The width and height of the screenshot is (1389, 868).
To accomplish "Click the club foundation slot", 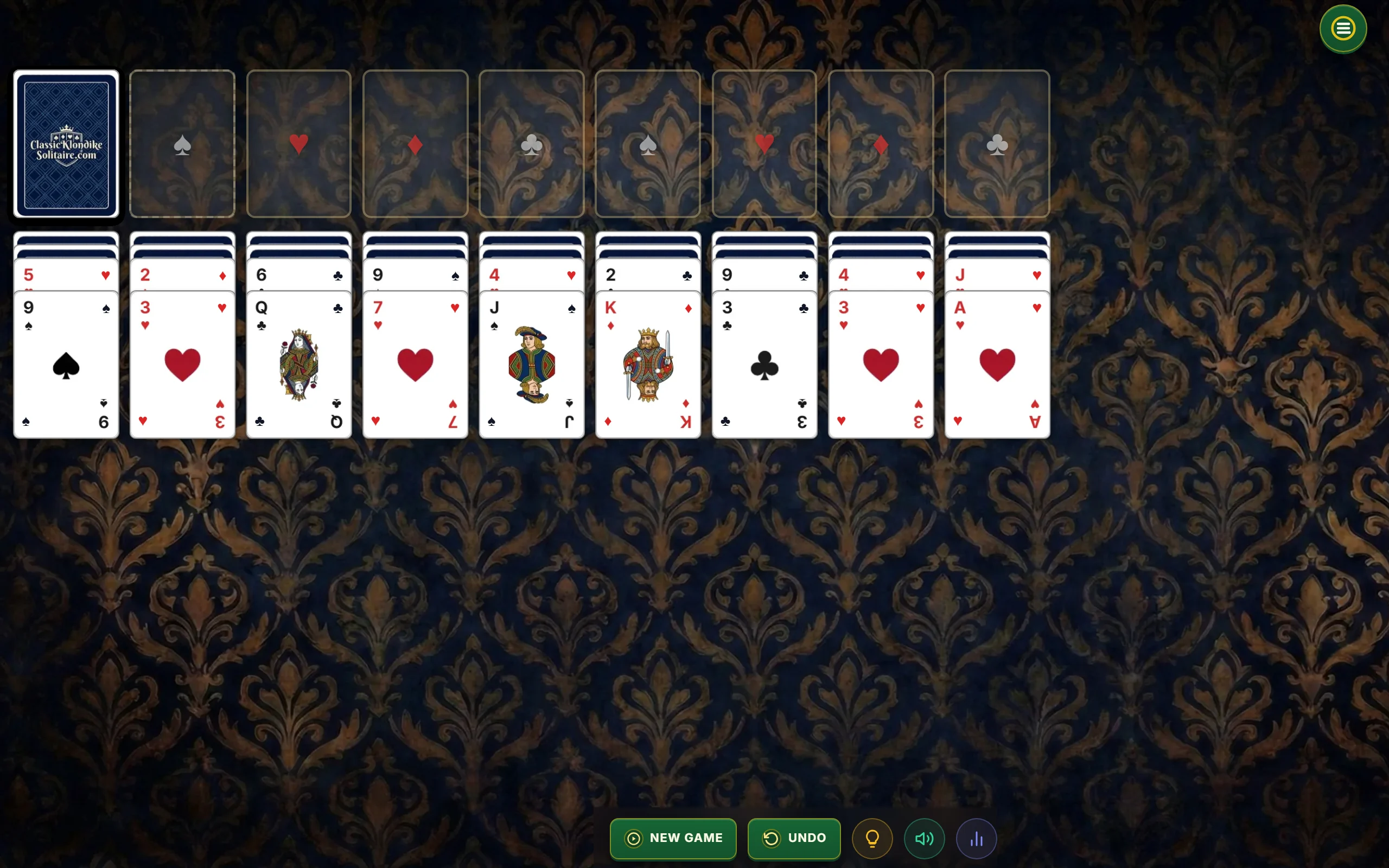I will pyautogui.click(x=532, y=144).
